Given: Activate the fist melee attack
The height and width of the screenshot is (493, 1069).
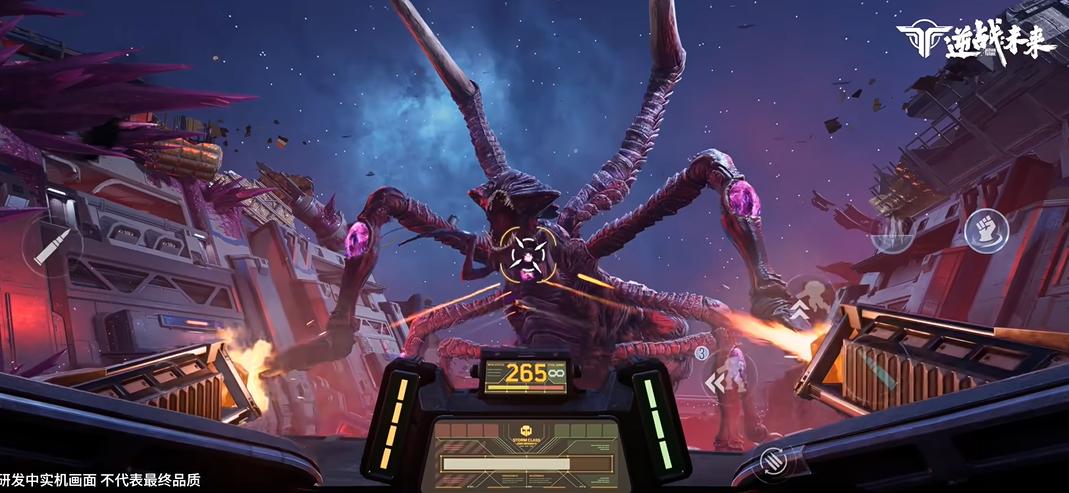Looking at the screenshot, I should 986,231.
